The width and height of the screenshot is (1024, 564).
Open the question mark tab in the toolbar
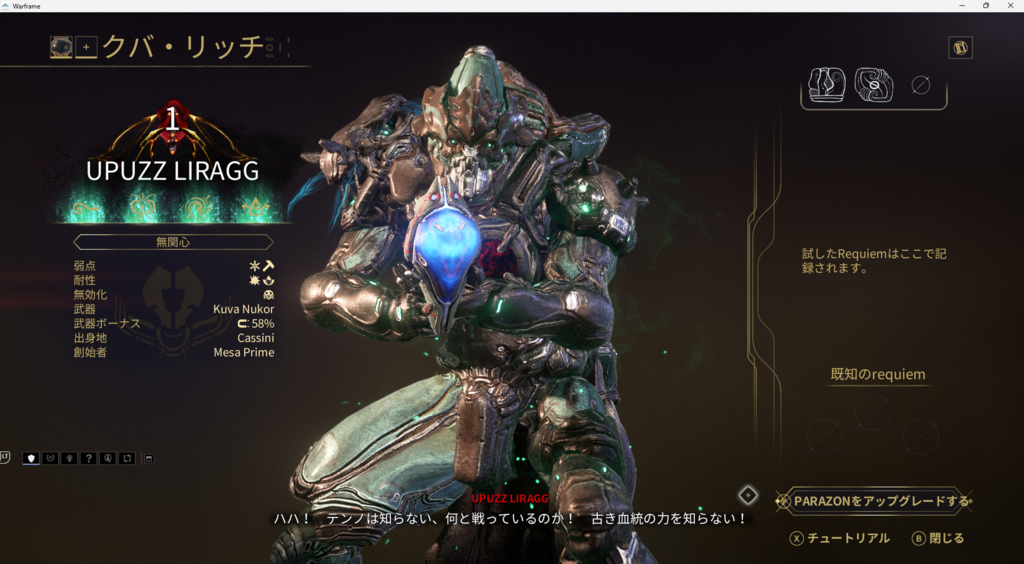pyautogui.click(x=88, y=458)
